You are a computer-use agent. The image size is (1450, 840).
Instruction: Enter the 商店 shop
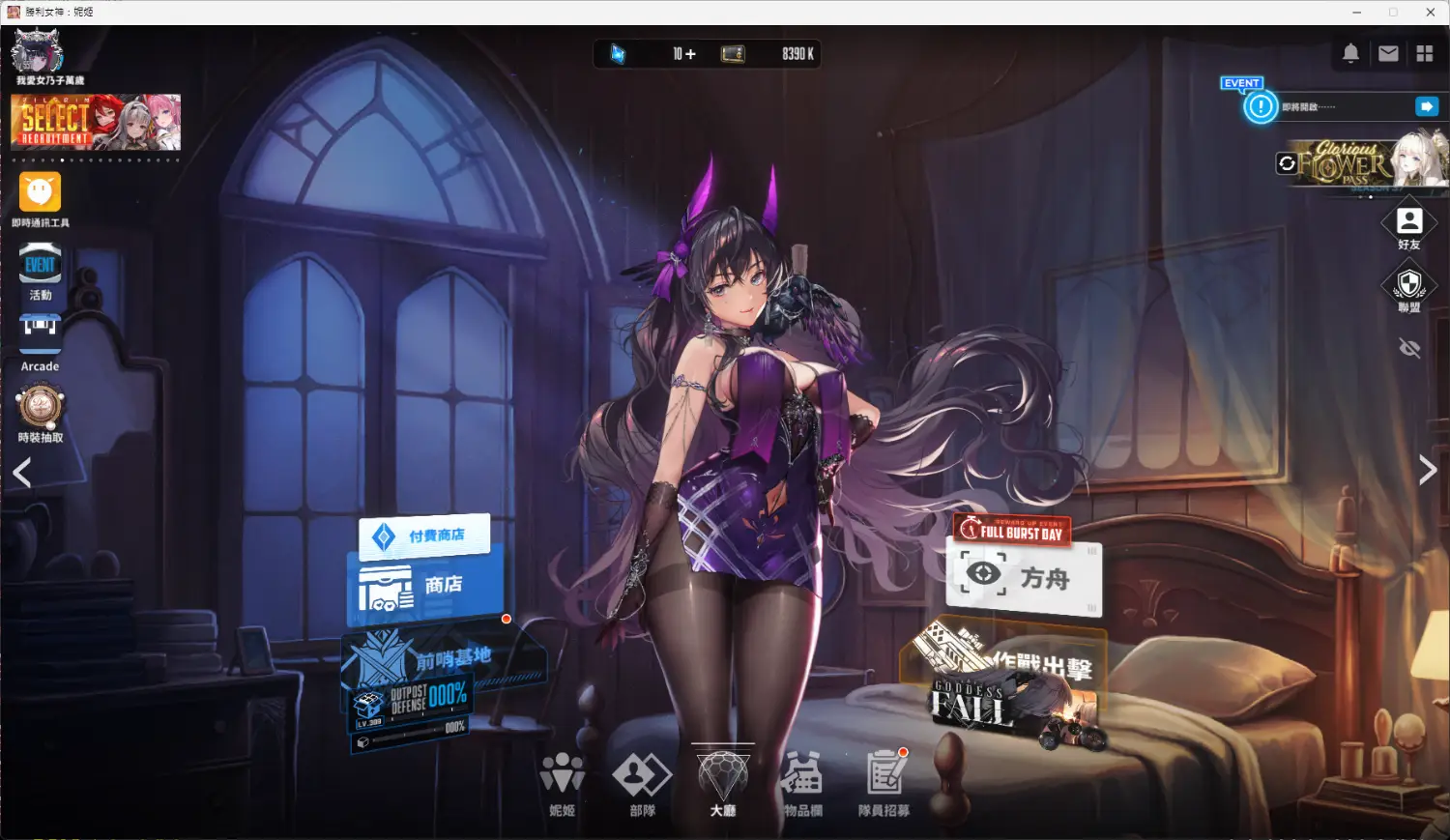pos(424,586)
